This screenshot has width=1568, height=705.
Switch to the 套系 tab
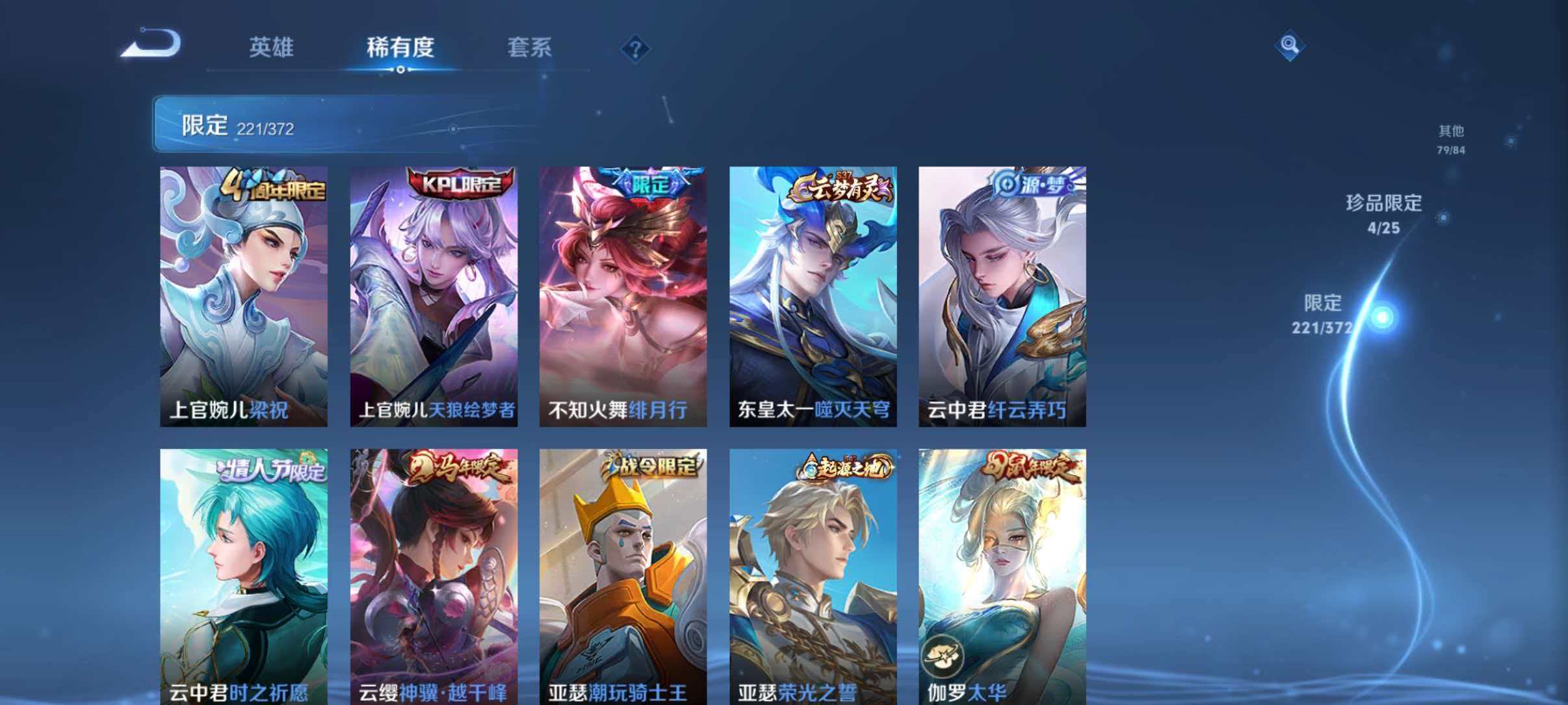tap(530, 47)
